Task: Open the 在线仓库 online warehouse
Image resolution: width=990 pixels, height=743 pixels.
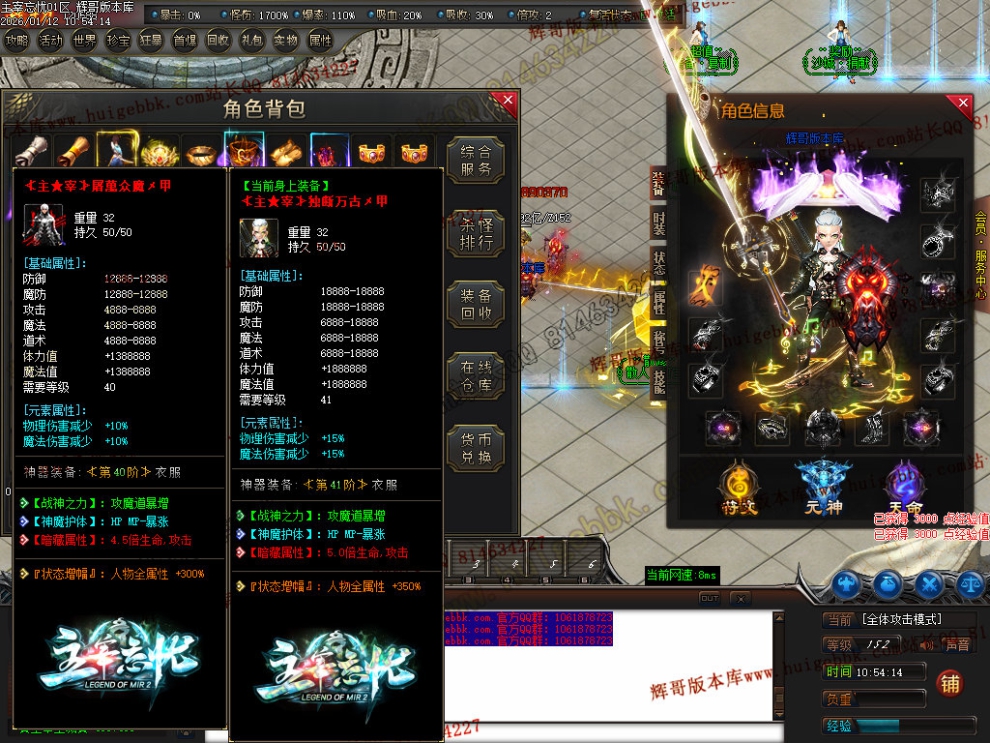Action: pos(475,377)
